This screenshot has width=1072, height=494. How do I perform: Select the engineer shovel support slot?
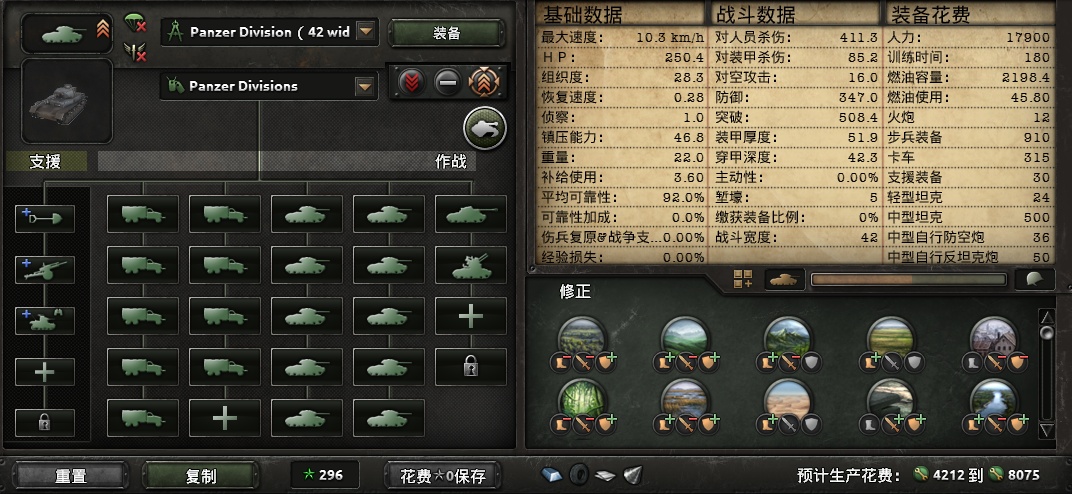coord(45,218)
